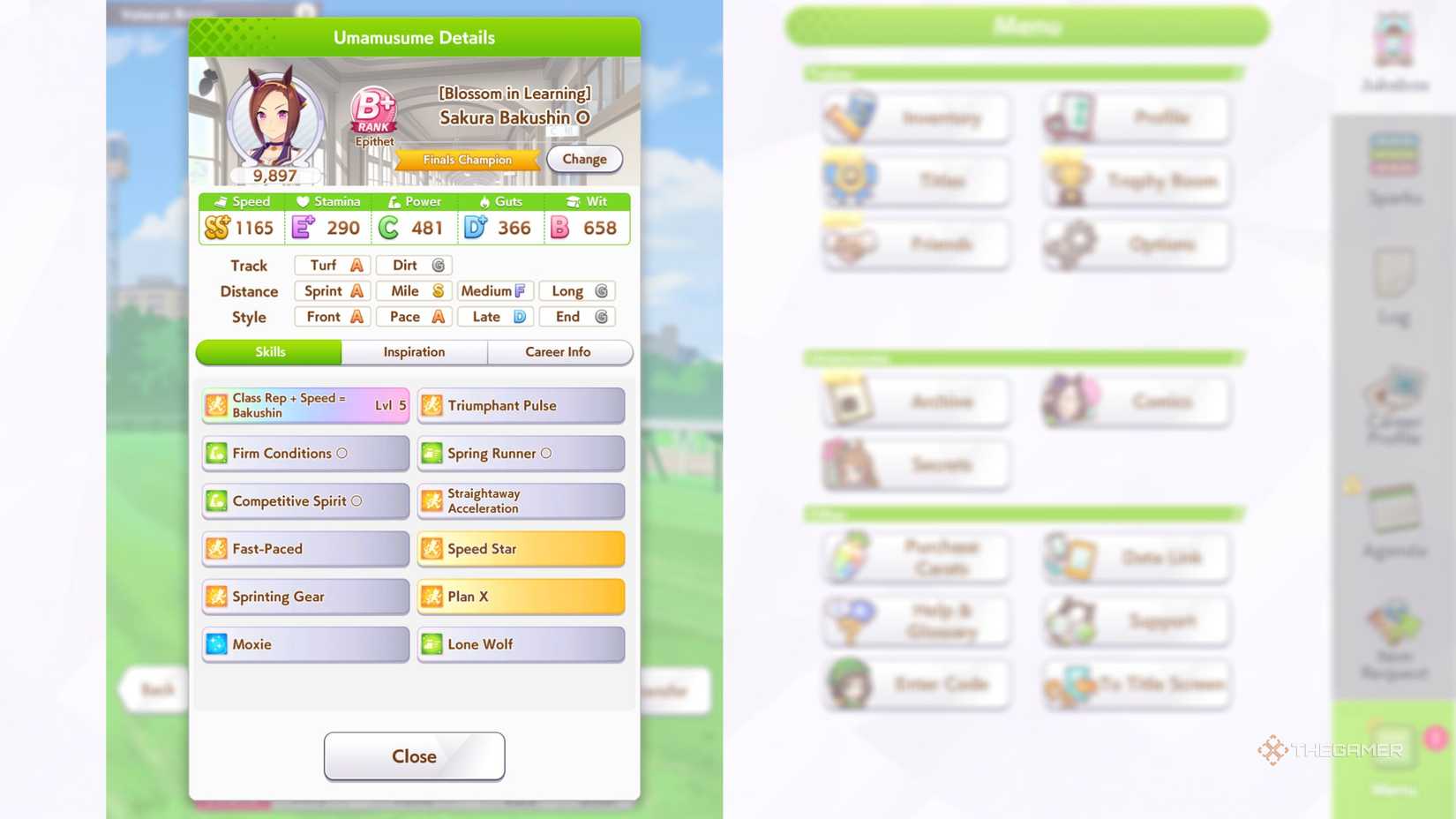The height and width of the screenshot is (819, 1456).
Task: Open Inventory from the Menu
Action: pos(915,117)
